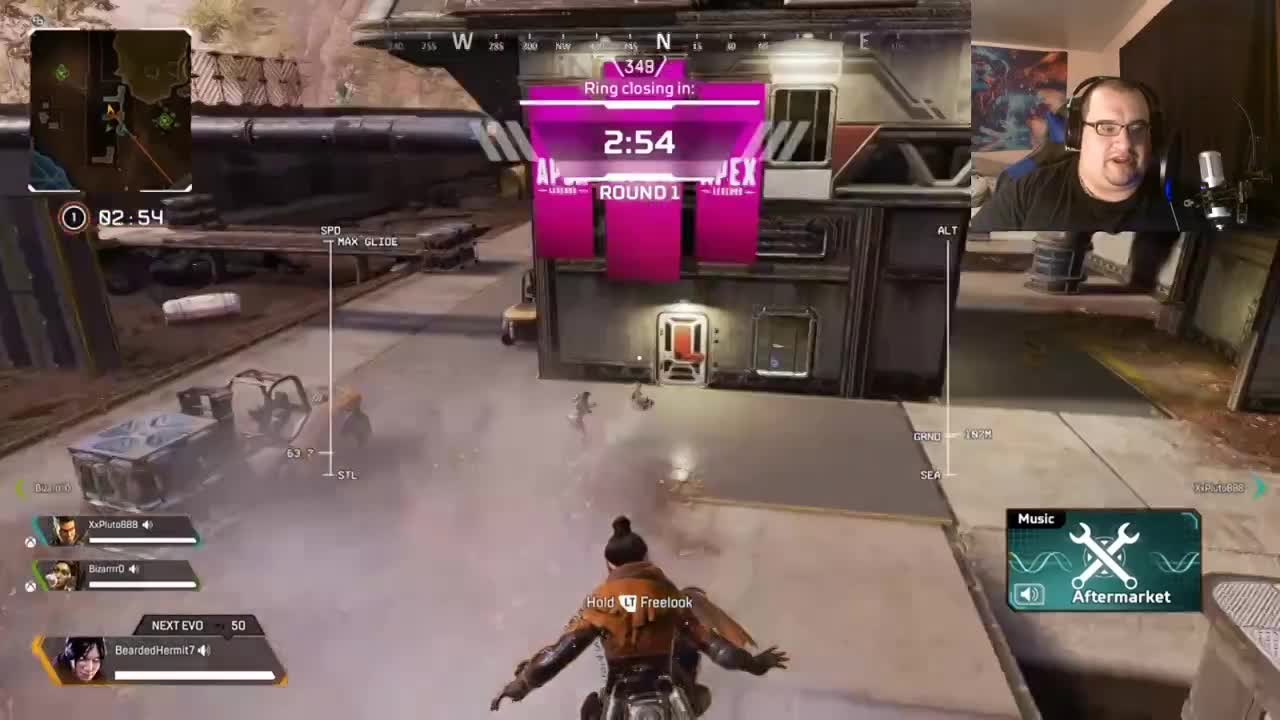
Task: Select the Round 1 banner
Action: 641,192
